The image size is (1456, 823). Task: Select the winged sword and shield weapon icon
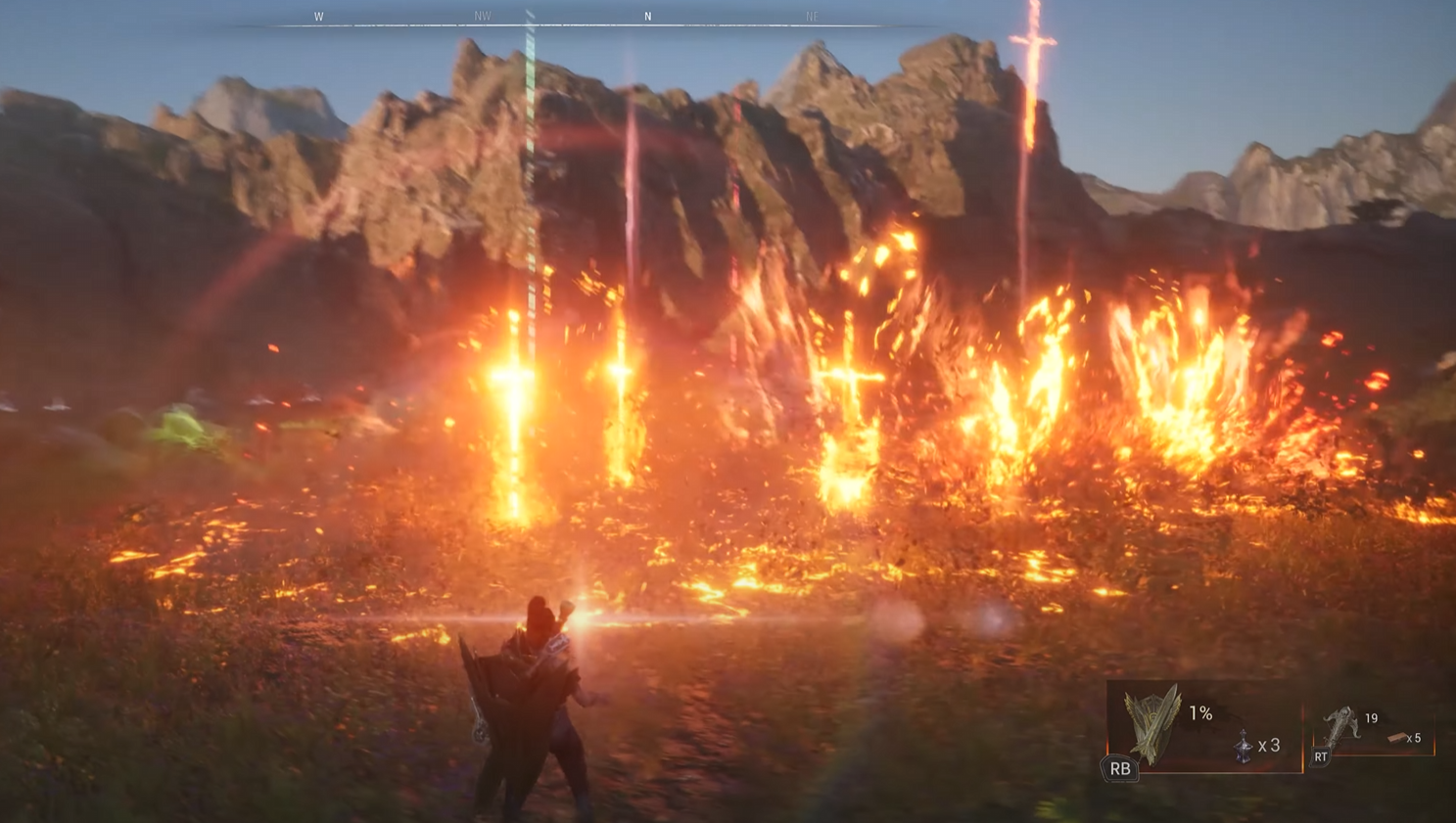click(1153, 723)
